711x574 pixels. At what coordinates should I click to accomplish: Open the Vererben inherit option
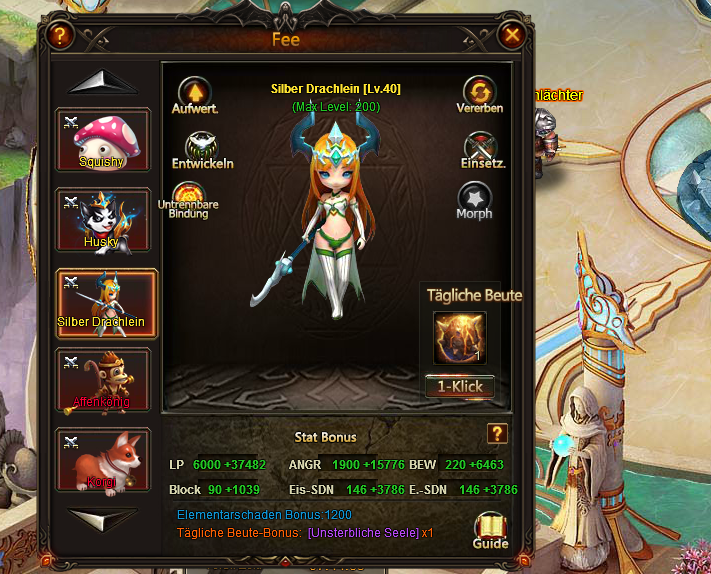480,92
